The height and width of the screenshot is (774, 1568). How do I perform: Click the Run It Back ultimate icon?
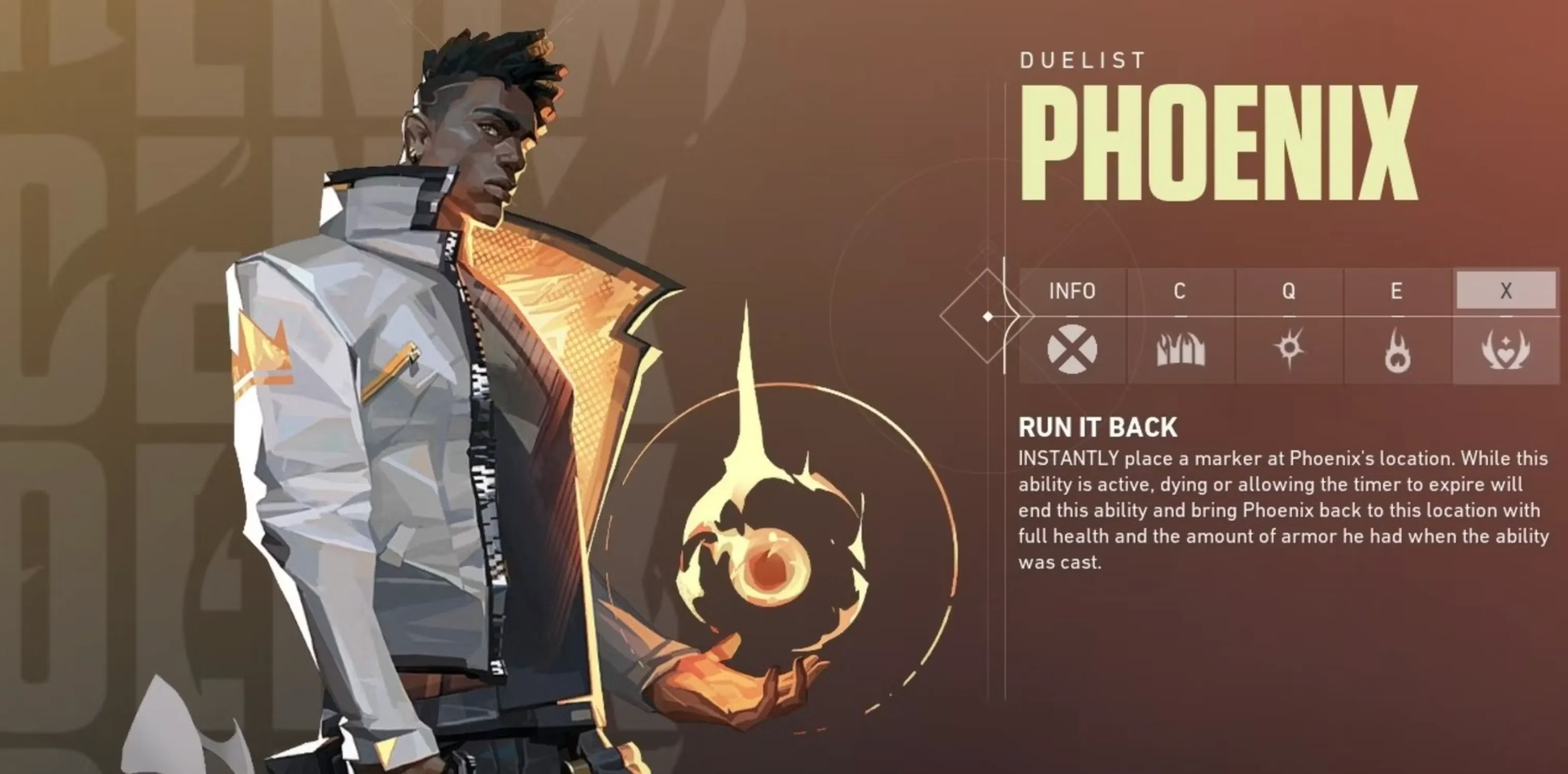pyautogui.click(x=1505, y=350)
